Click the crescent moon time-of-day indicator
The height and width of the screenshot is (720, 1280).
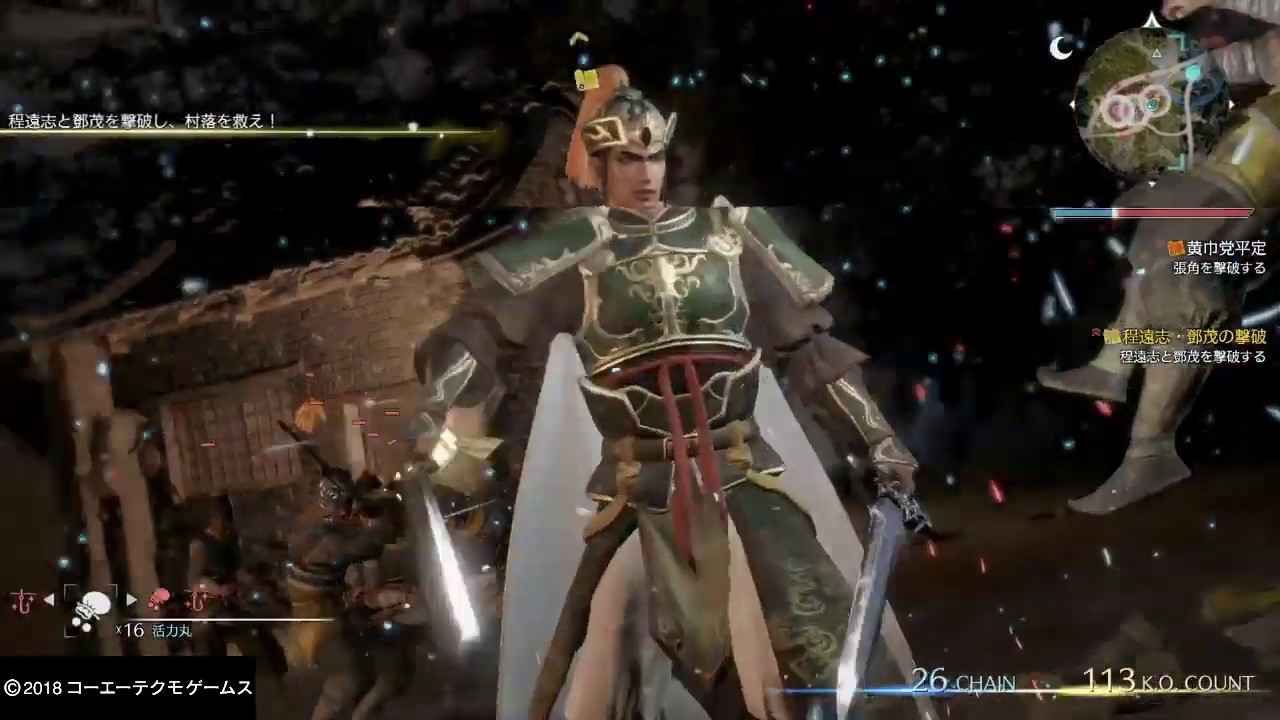tap(1061, 48)
